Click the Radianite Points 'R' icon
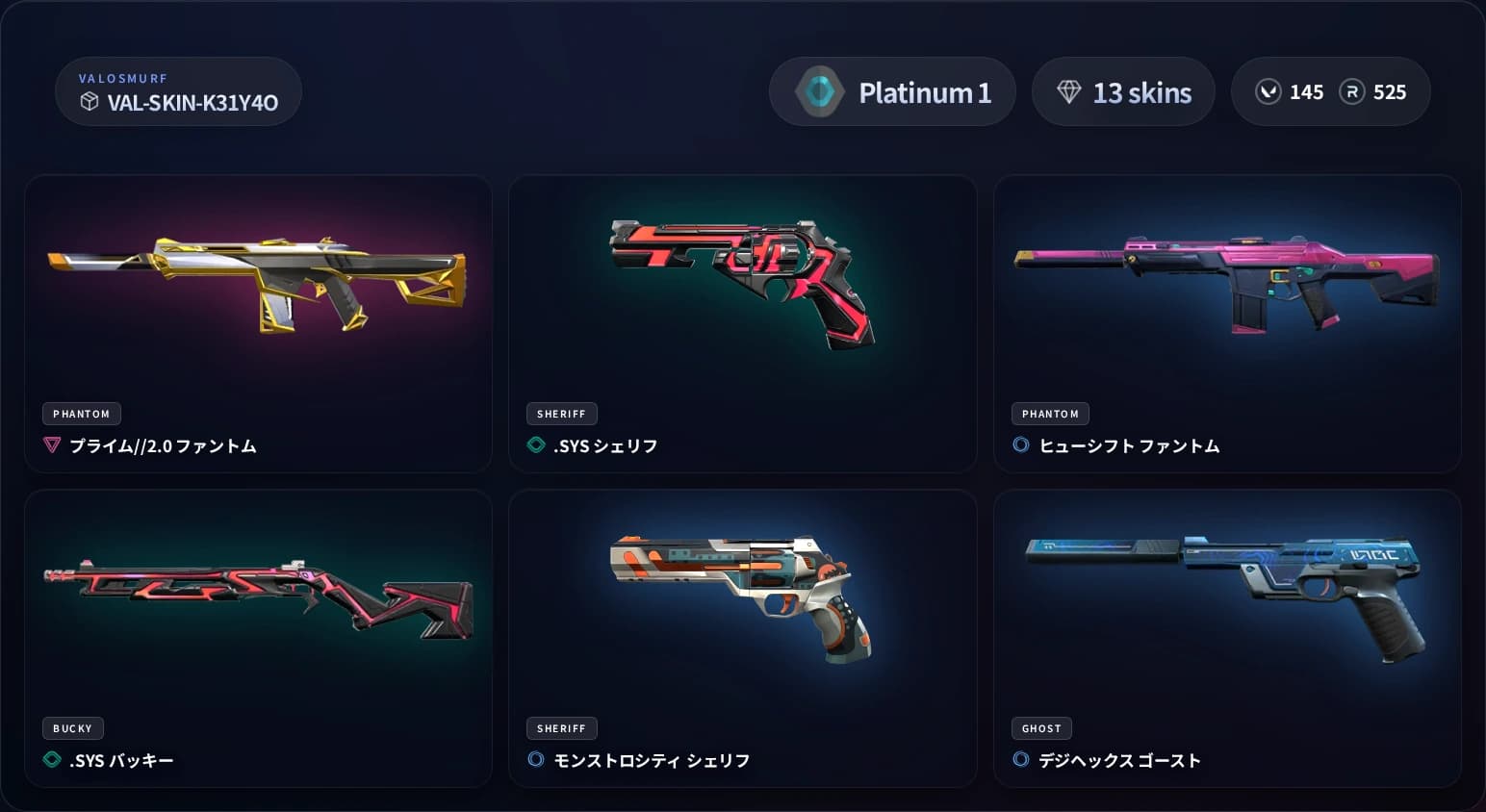Image resolution: width=1486 pixels, height=812 pixels. coord(1350,91)
